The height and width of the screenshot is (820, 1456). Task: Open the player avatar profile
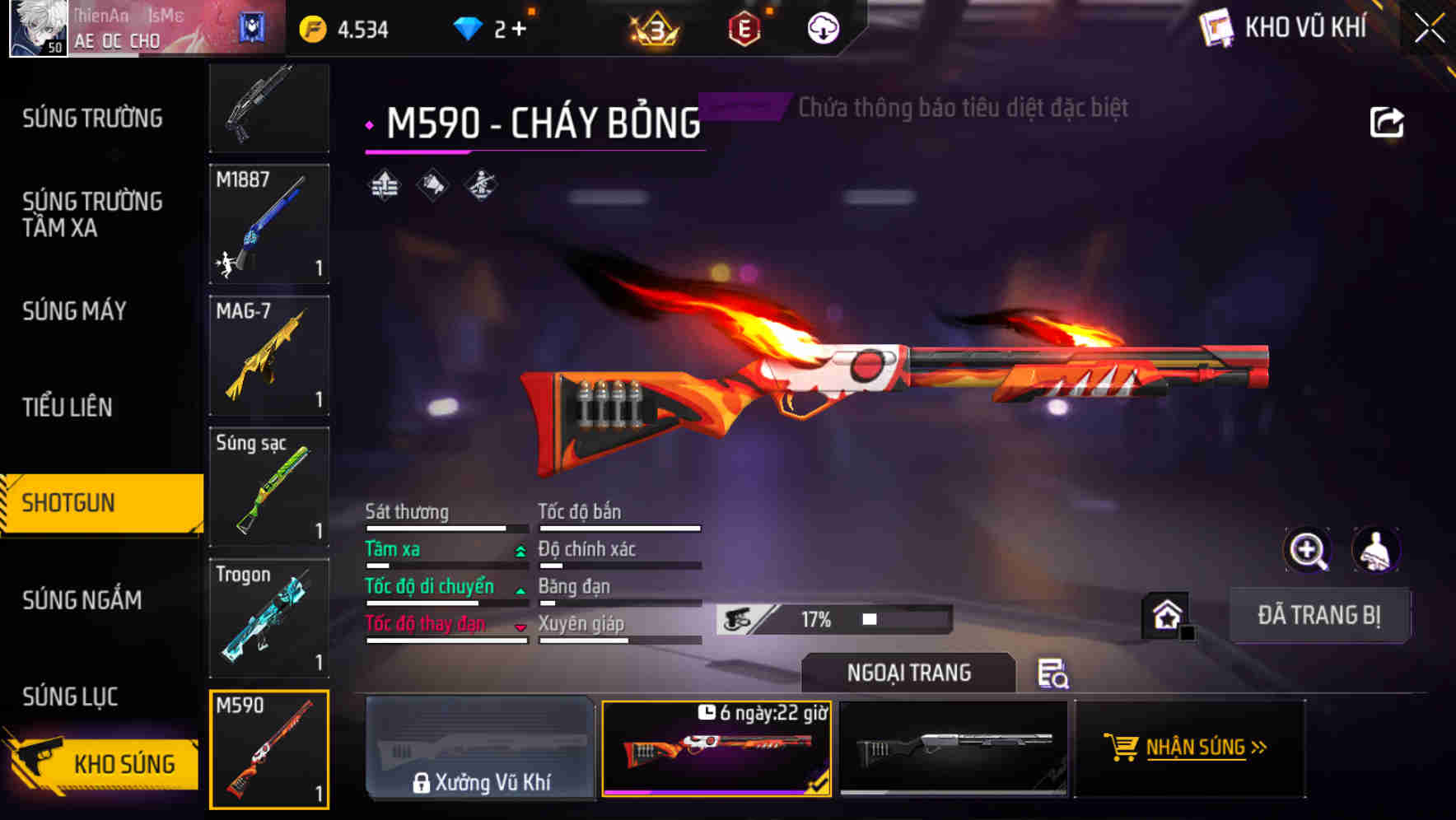click(x=37, y=27)
